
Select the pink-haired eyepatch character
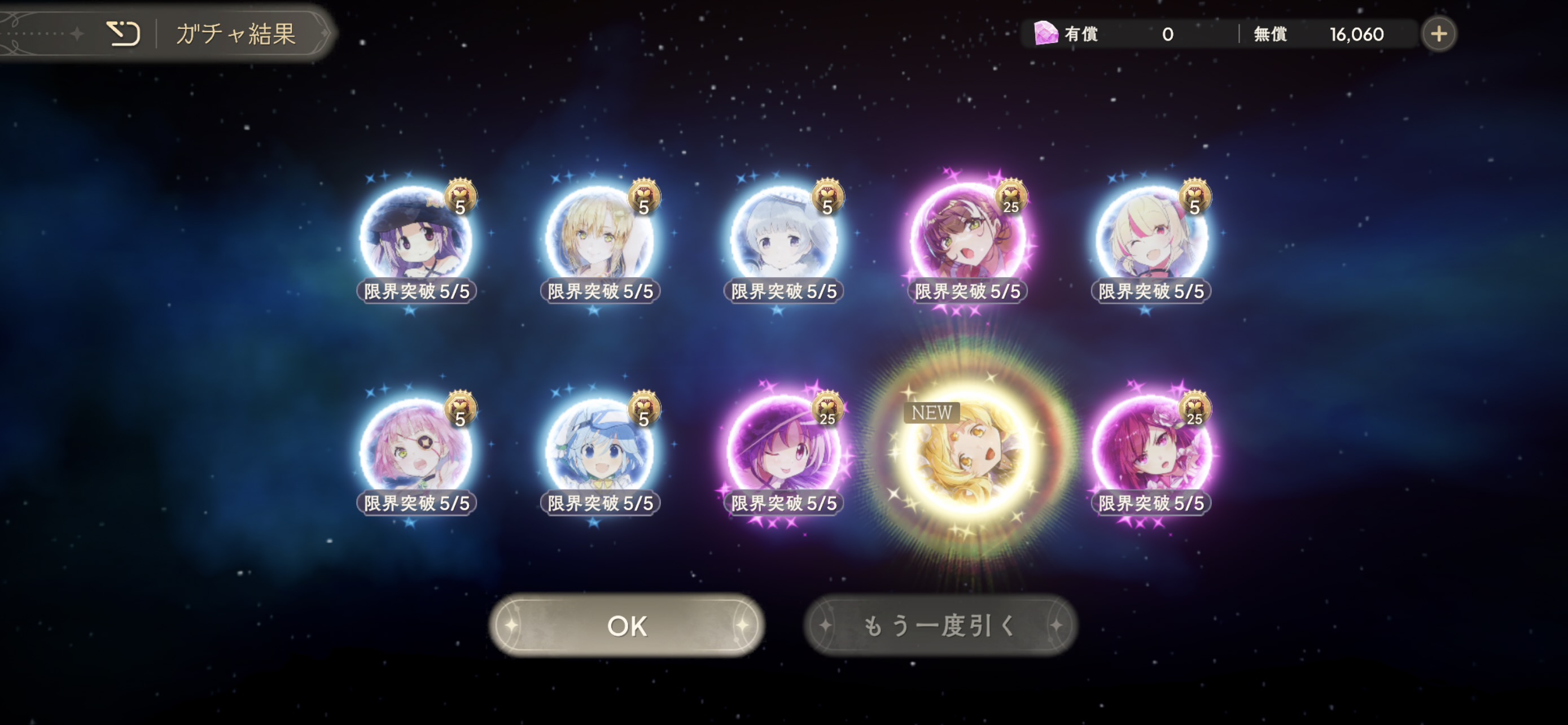(x=416, y=451)
